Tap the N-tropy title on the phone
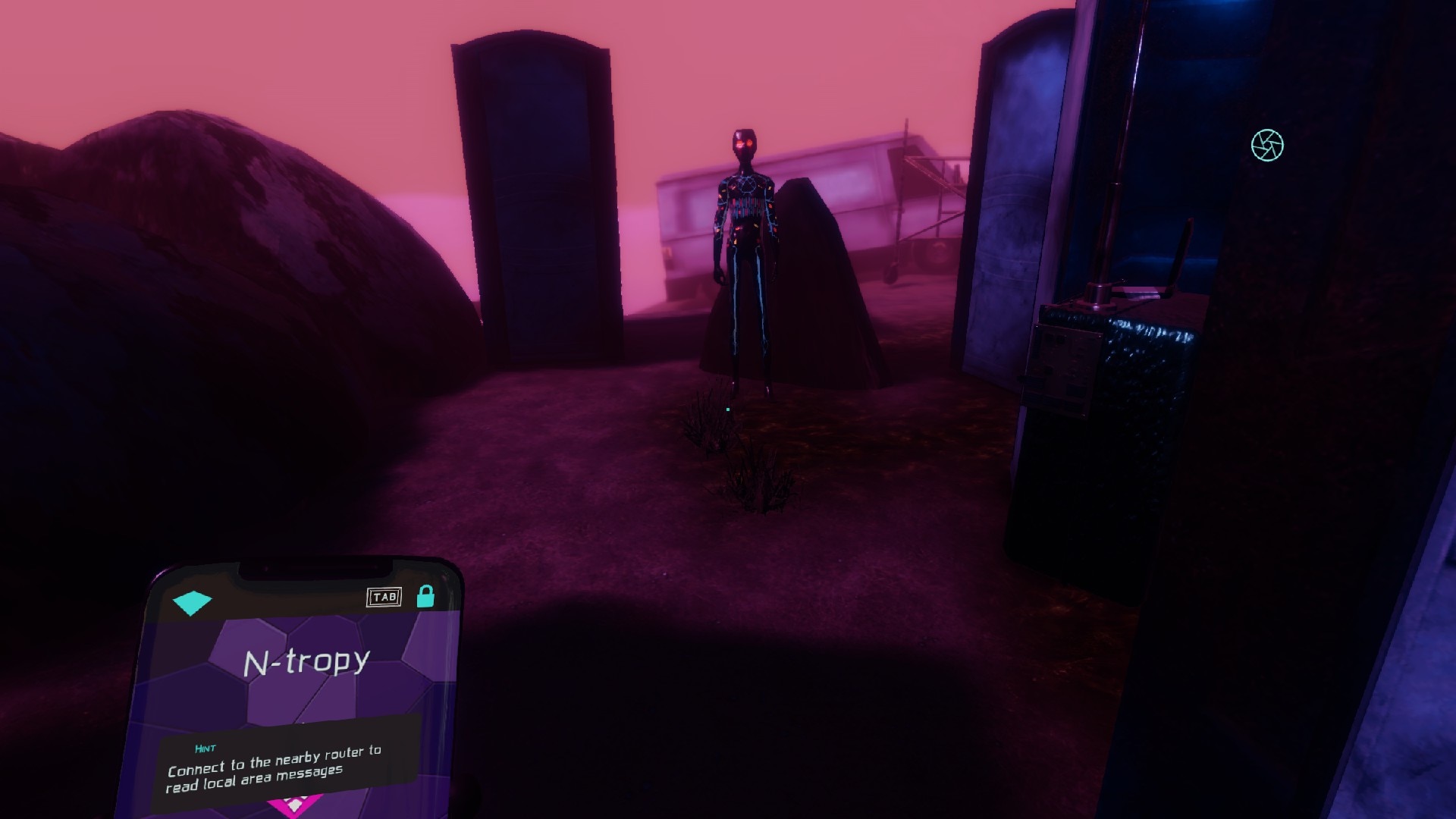This screenshot has height=819, width=1456. [306, 662]
